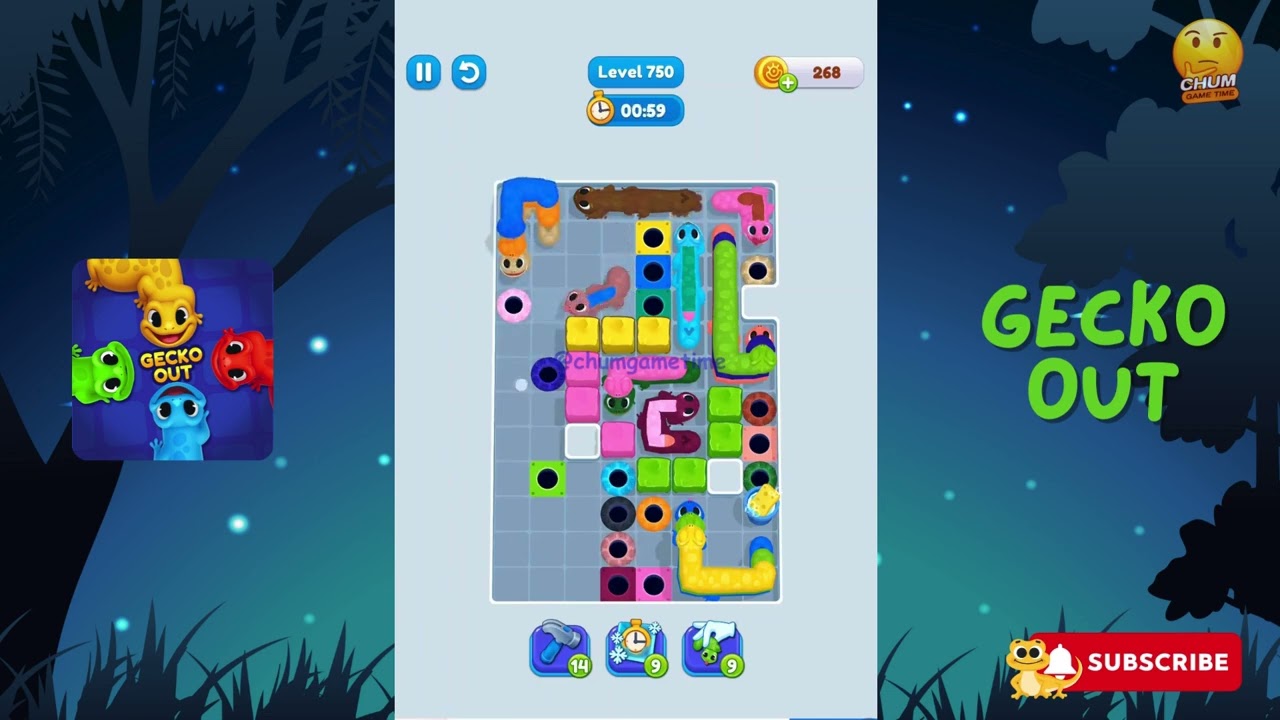Click the 00:59 countdown timer display

(645, 110)
